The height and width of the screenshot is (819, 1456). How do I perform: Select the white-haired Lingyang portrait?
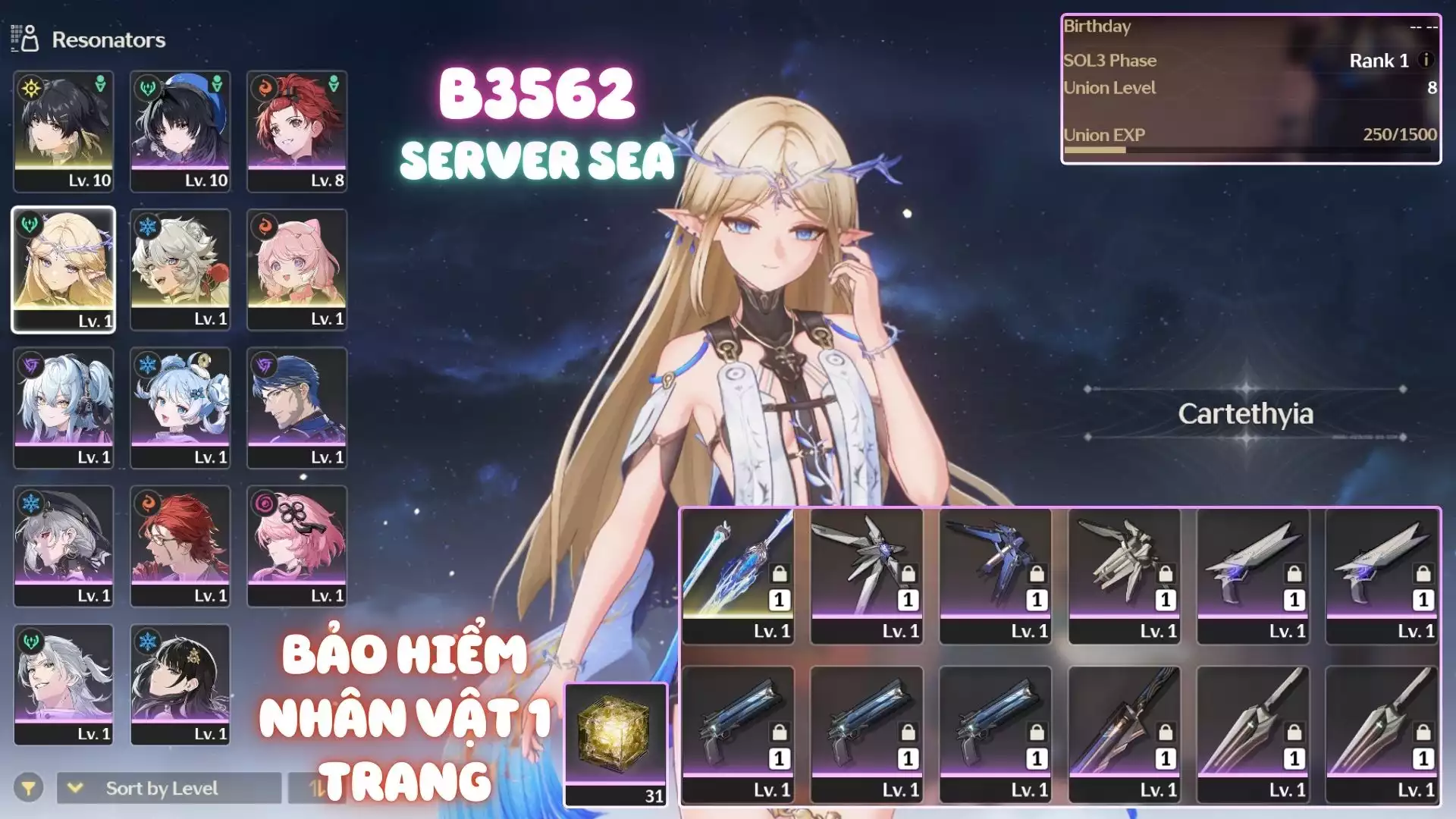[180, 269]
